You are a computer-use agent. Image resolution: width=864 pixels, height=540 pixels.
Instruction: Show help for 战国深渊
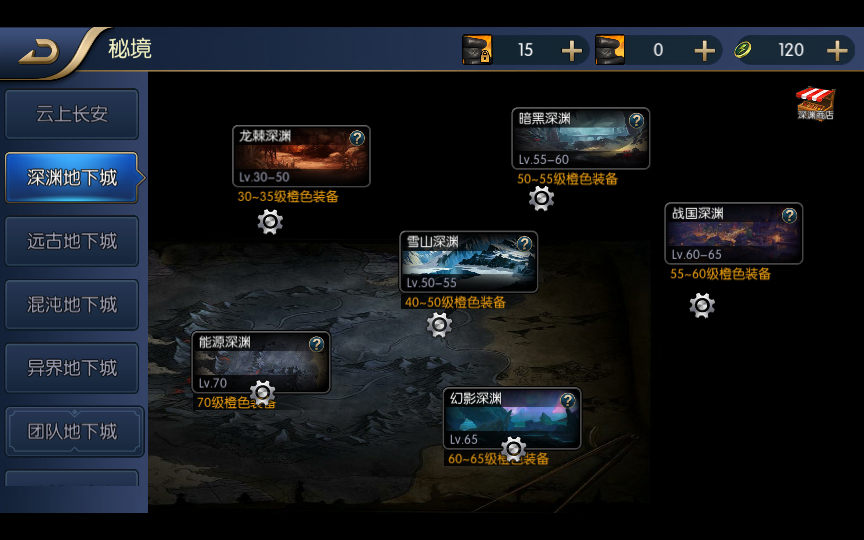coord(789,216)
